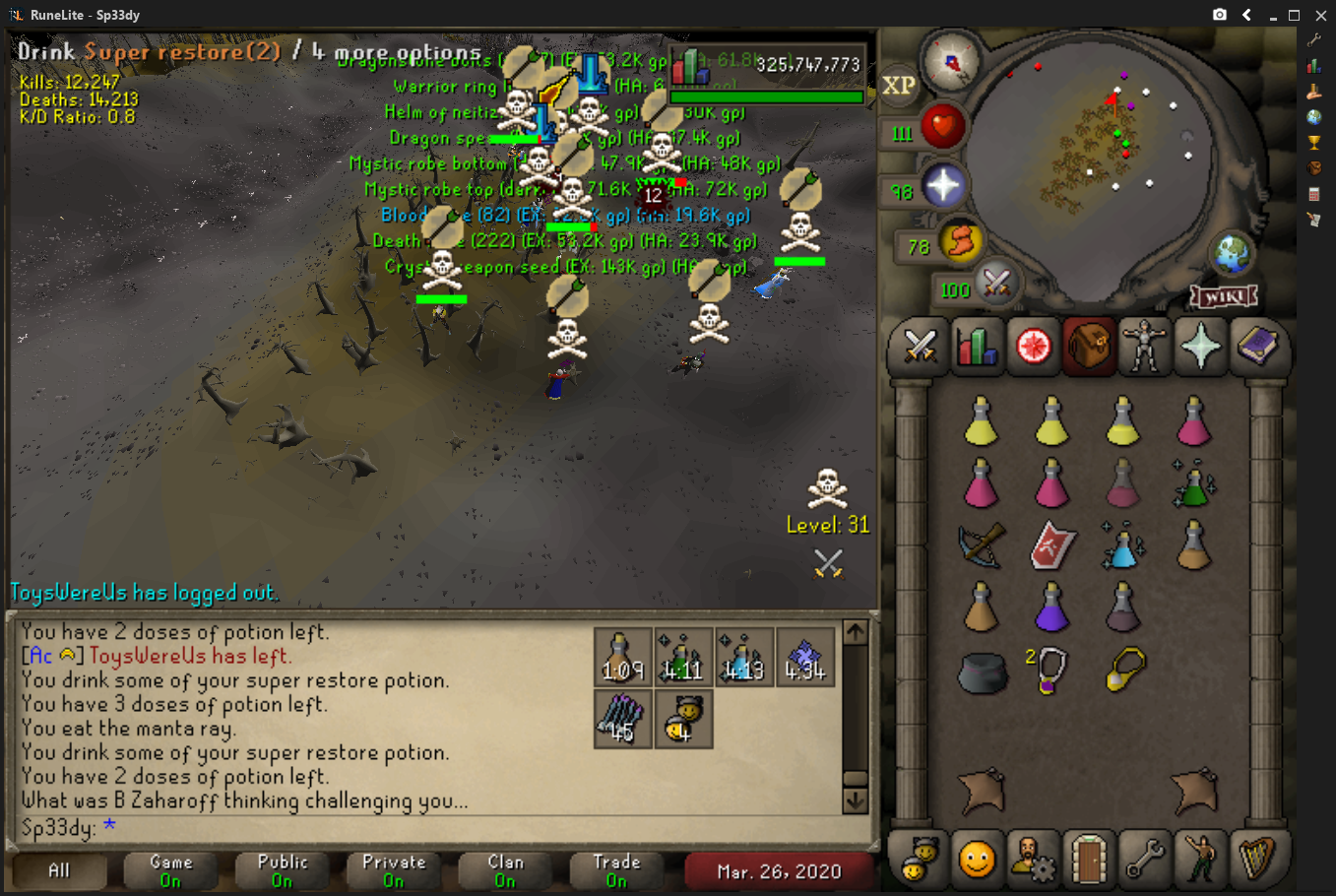1336x896 pixels.
Task: Toggle the run energy orb
Action: [x=960, y=242]
